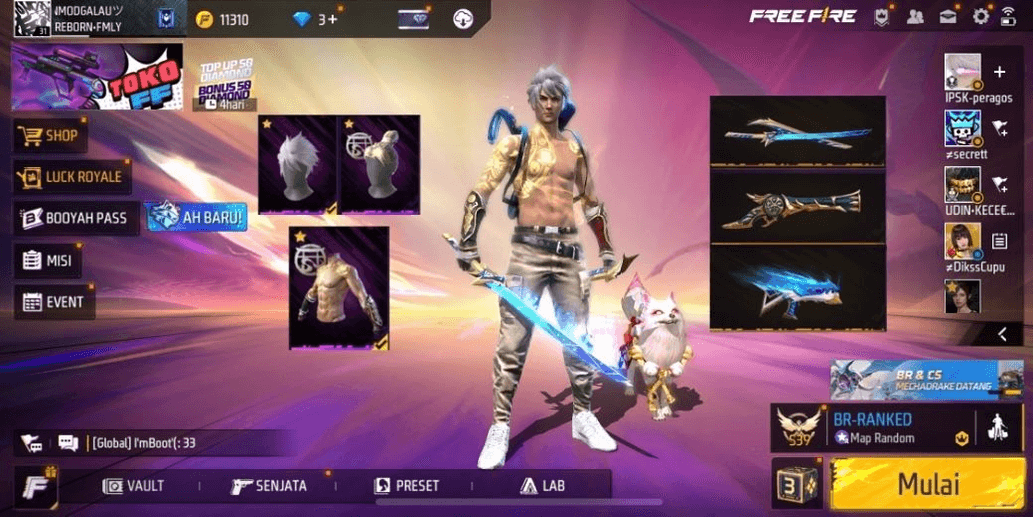Image resolution: width=1033 pixels, height=517 pixels.
Task: Open the Event menu
Action: 54,302
